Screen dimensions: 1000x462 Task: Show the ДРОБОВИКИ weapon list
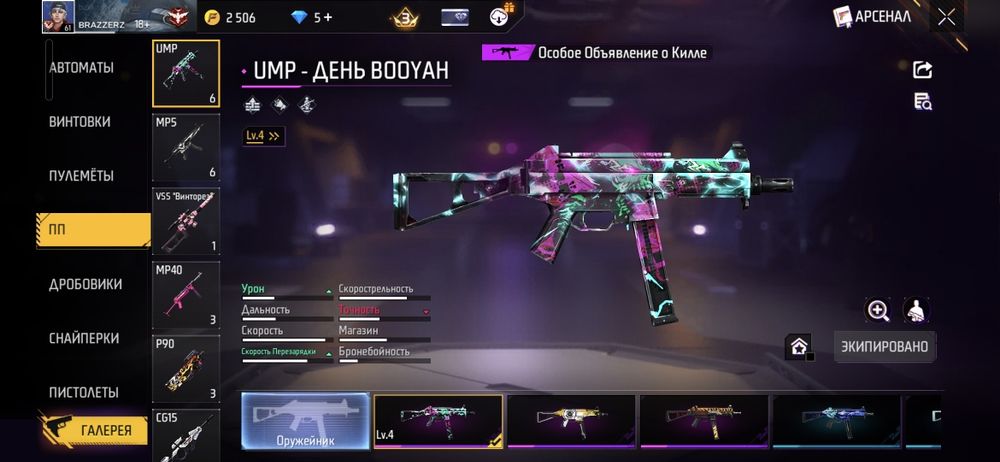click(83, 285)
